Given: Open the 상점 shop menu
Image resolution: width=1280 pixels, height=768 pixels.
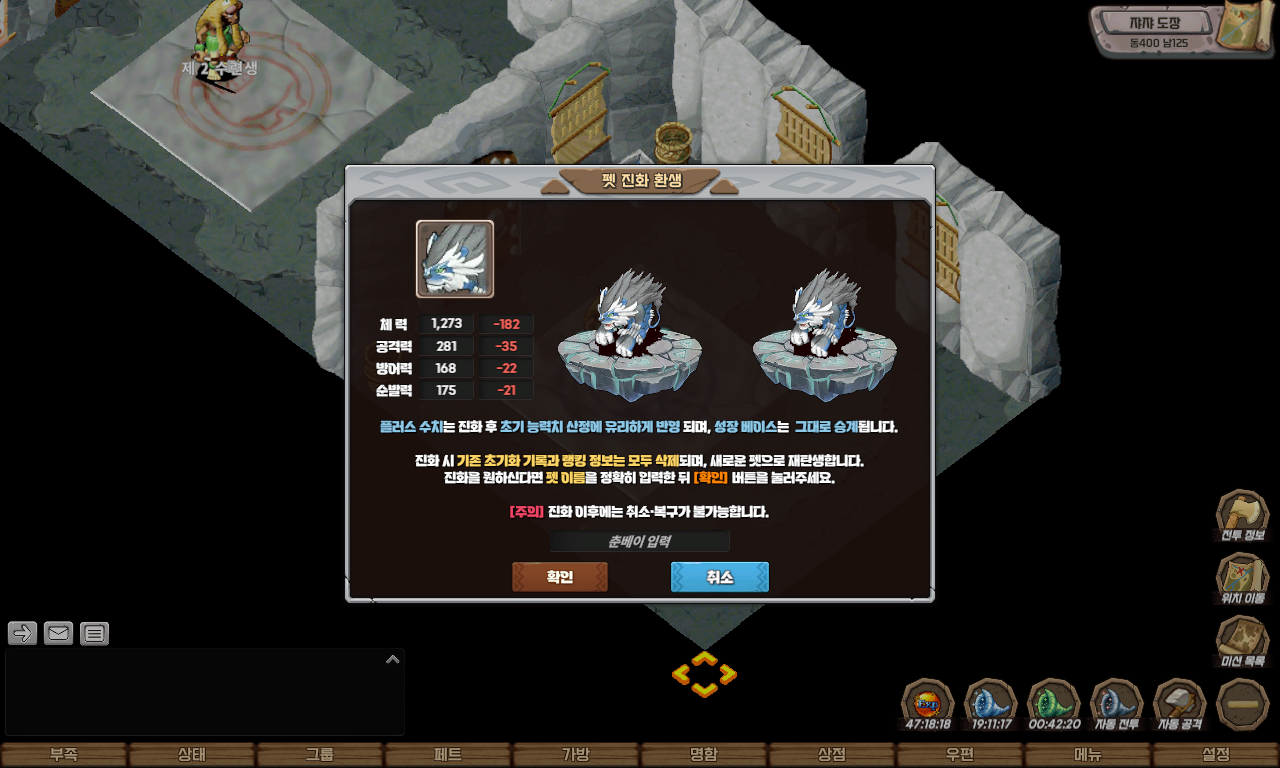Looking at the screenshot, I should 832,755.
